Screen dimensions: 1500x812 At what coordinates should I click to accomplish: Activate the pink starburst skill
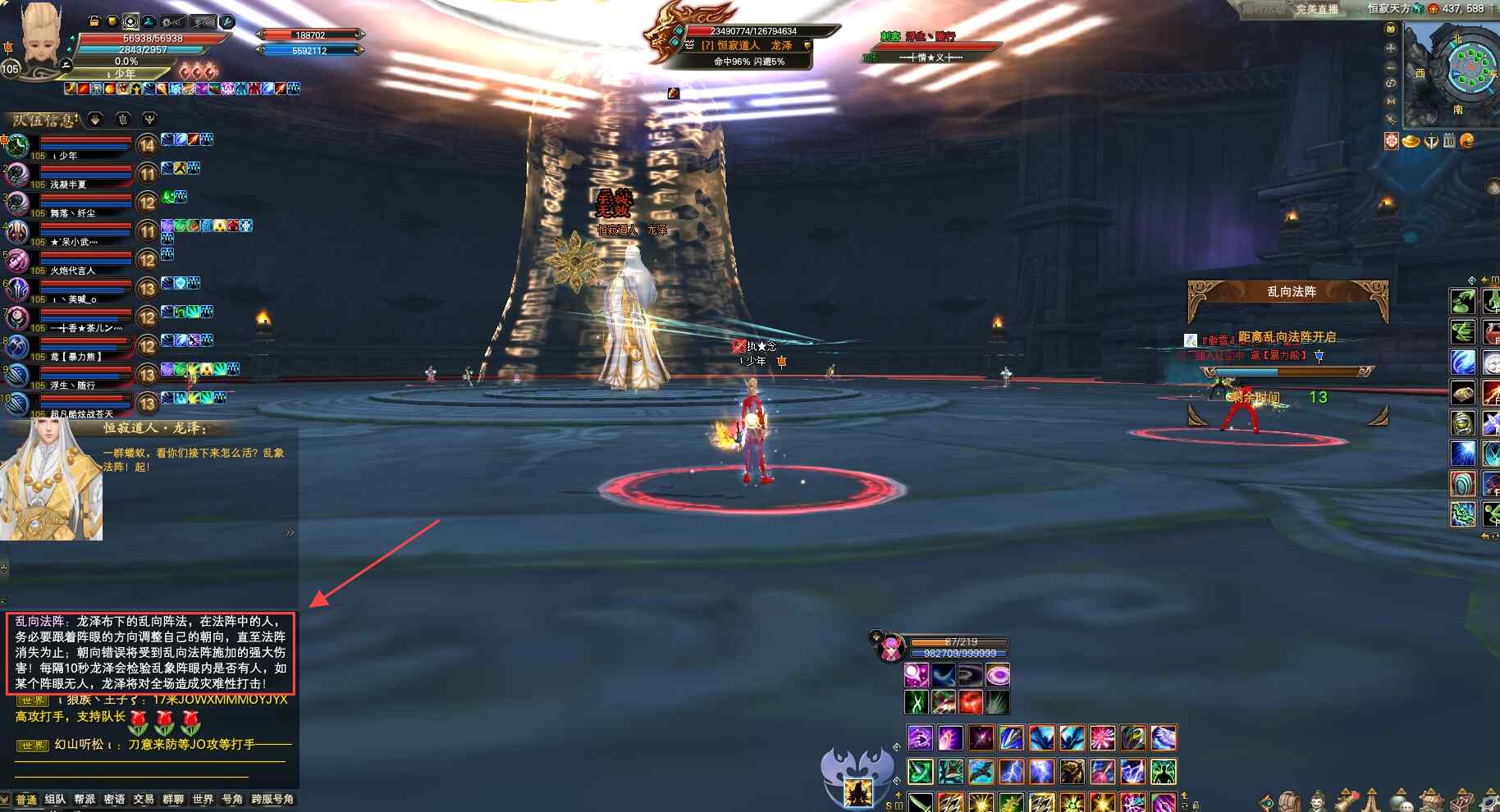coord(1102,738)
